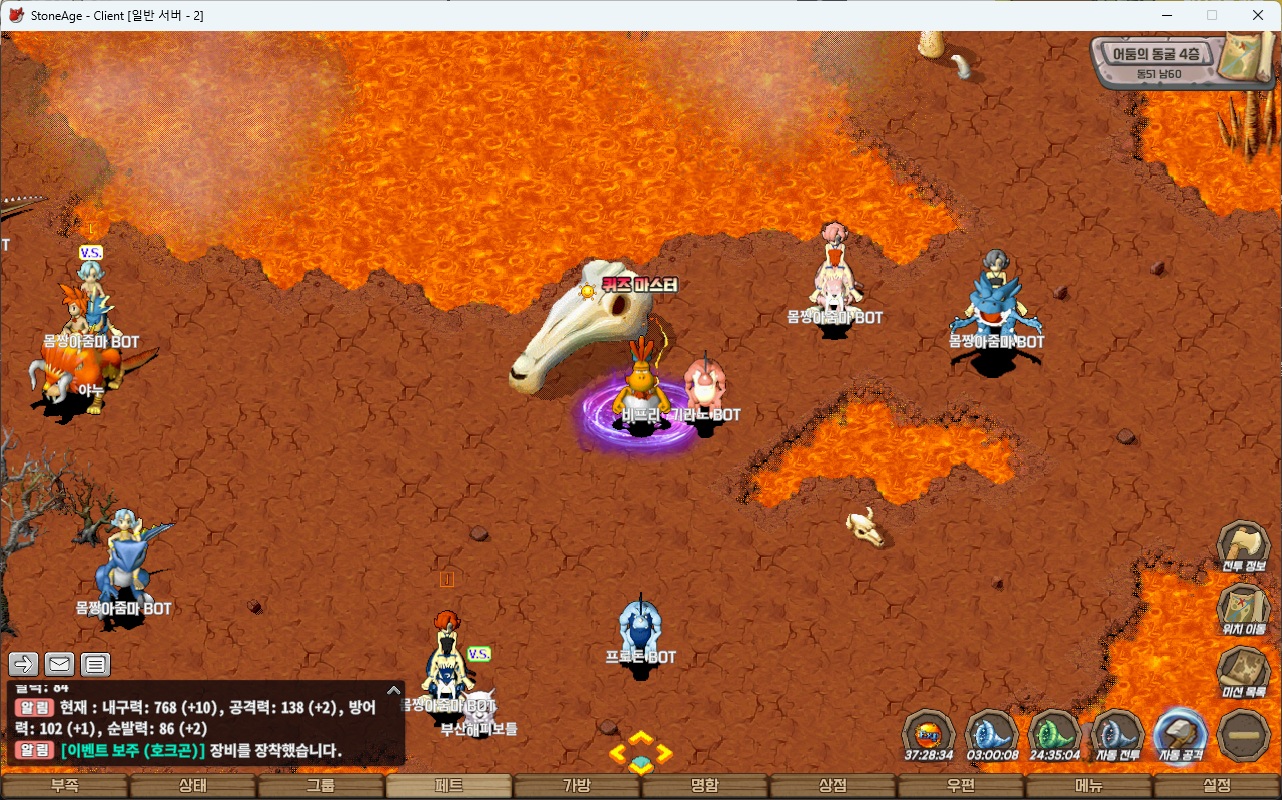This screenshot has width=1282, height=800.
Task: Show the 미션 목록 mission list
Action: [1243, 671]
